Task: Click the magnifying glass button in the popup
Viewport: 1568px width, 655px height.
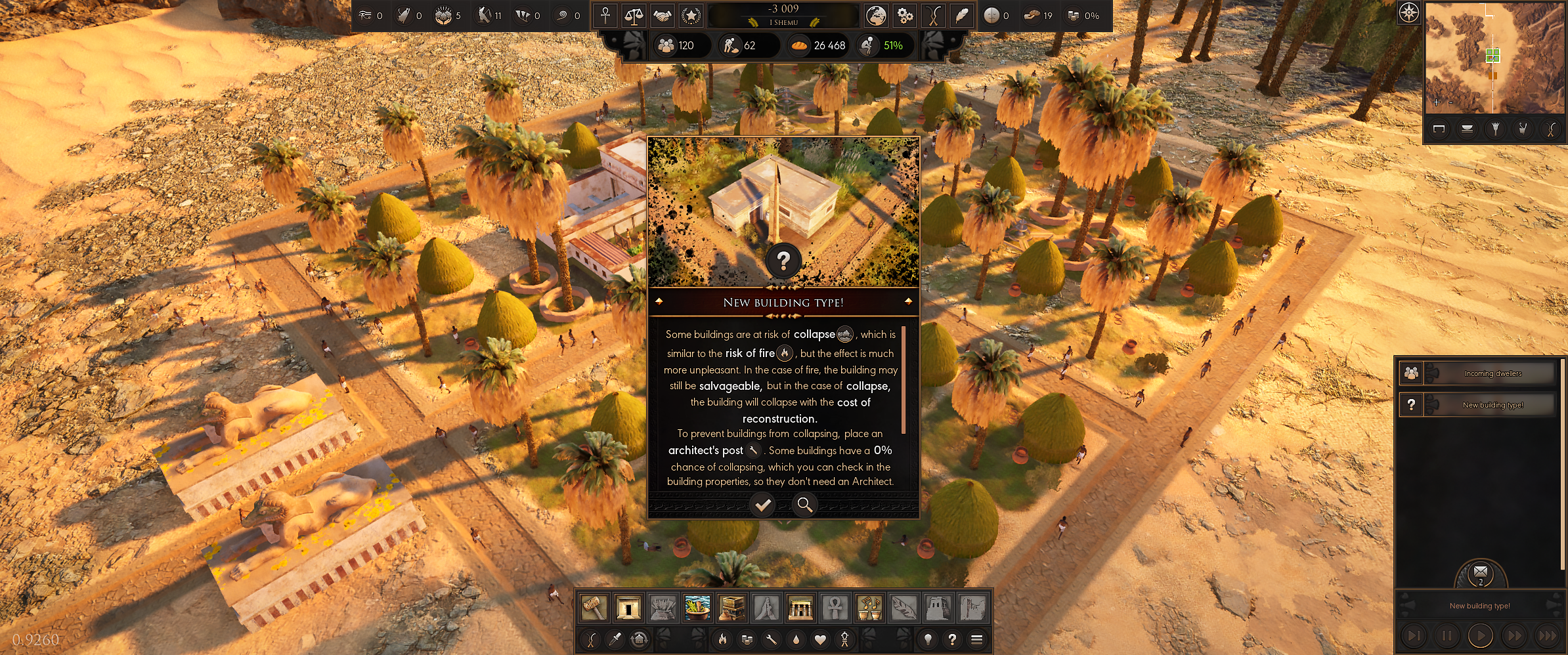Action: click(x=804, y=505)
